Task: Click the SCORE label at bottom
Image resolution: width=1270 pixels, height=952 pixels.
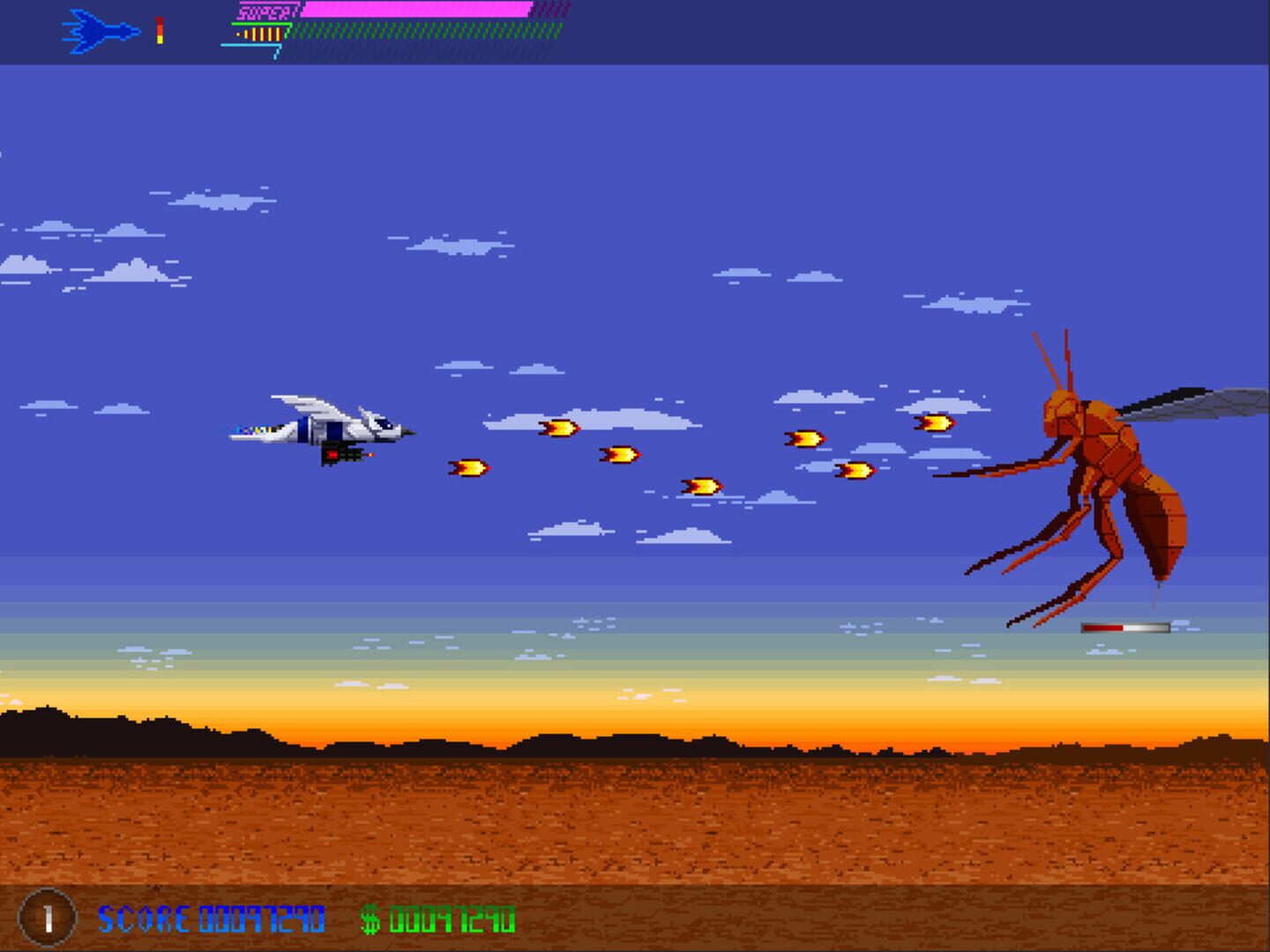Action: [x=143, y=919]
